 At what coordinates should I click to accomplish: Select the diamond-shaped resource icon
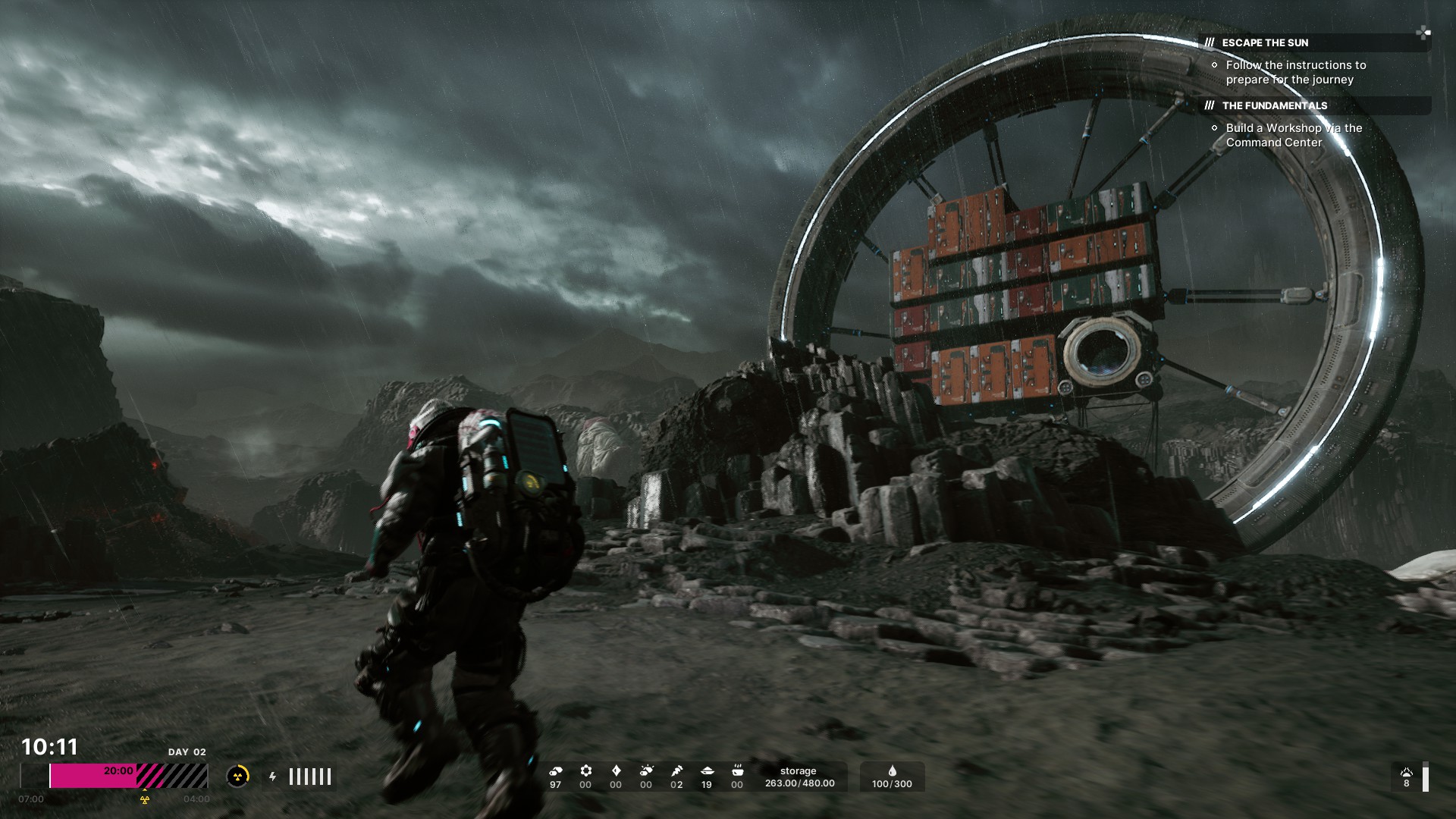pos(616,771)
